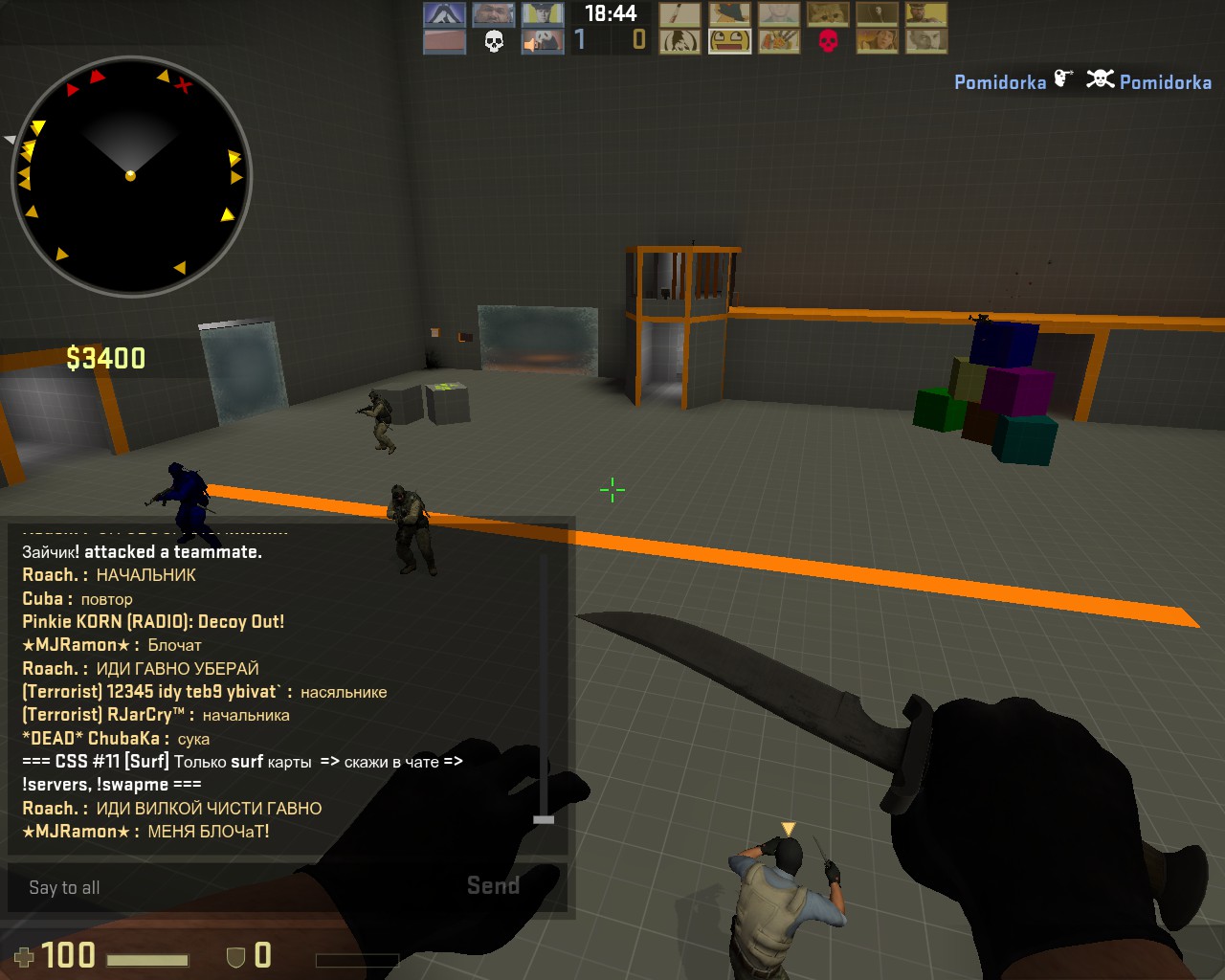
Task: Click the red skull dead-player slot
Action: [x=828, y=41]
